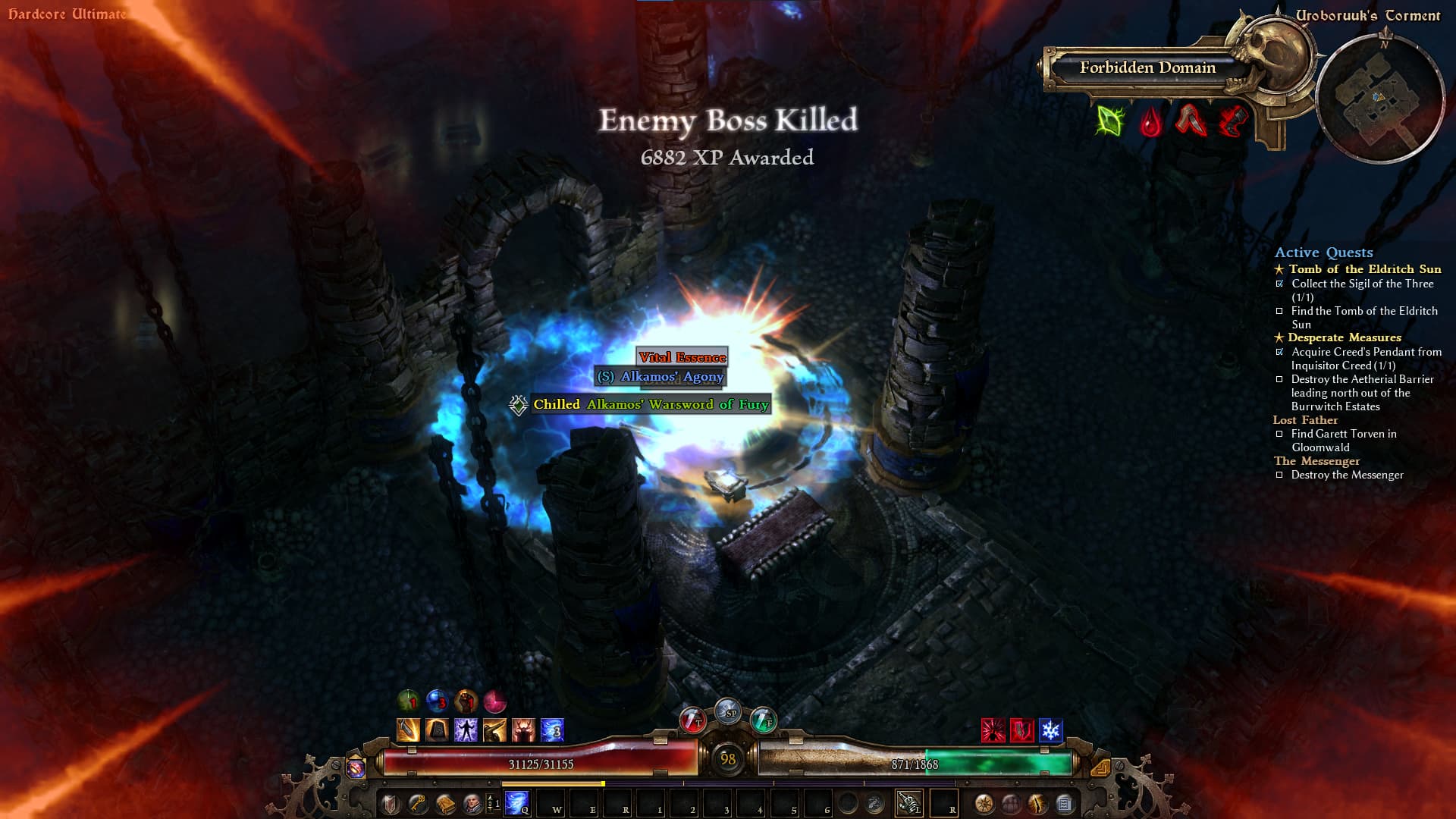Drink the energy potion bound to F
Viewport: 1456px width, 819px height.
click(x=764, y=720)
